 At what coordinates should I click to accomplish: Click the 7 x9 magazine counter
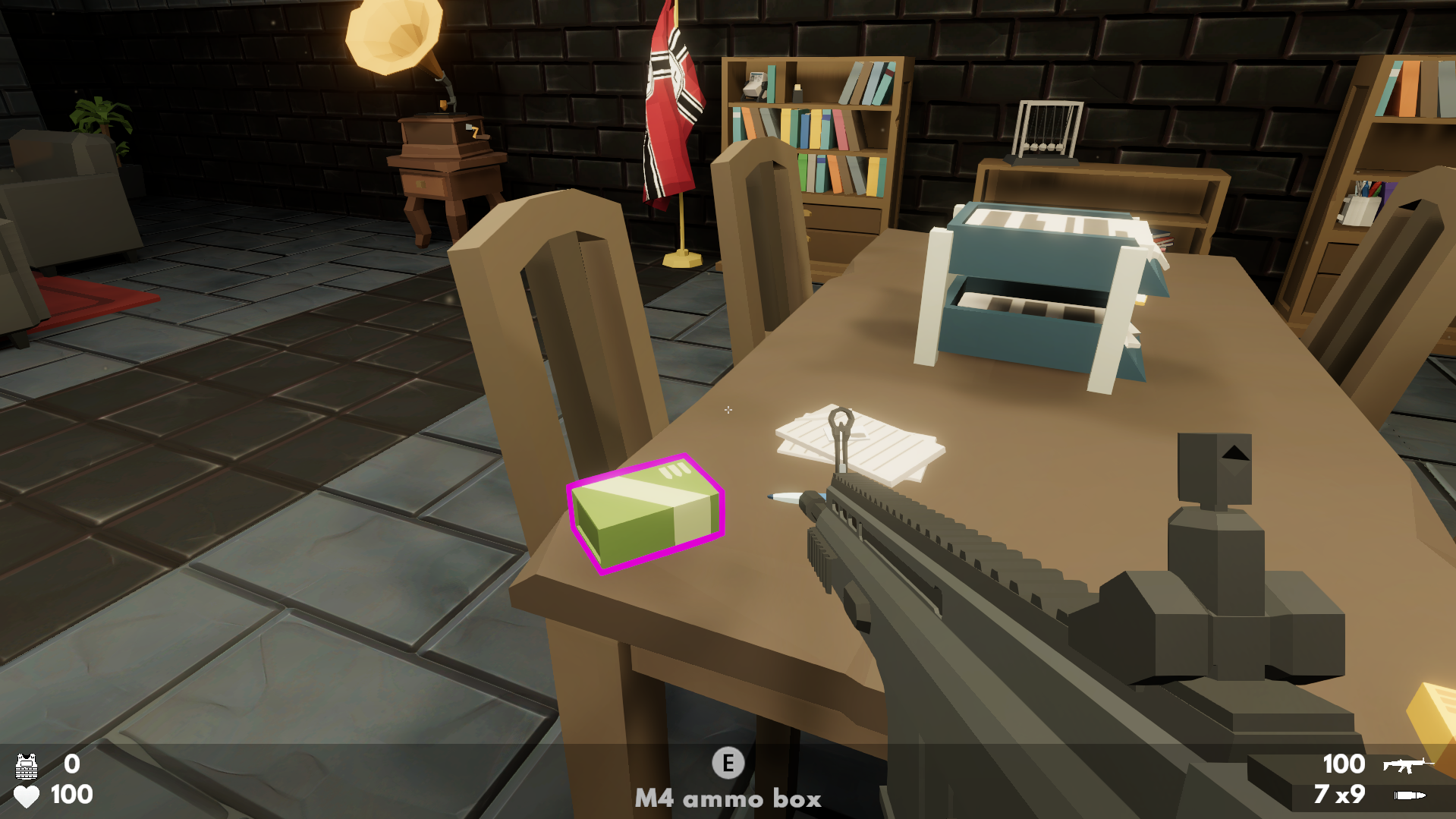click(x=1339, y=794)
